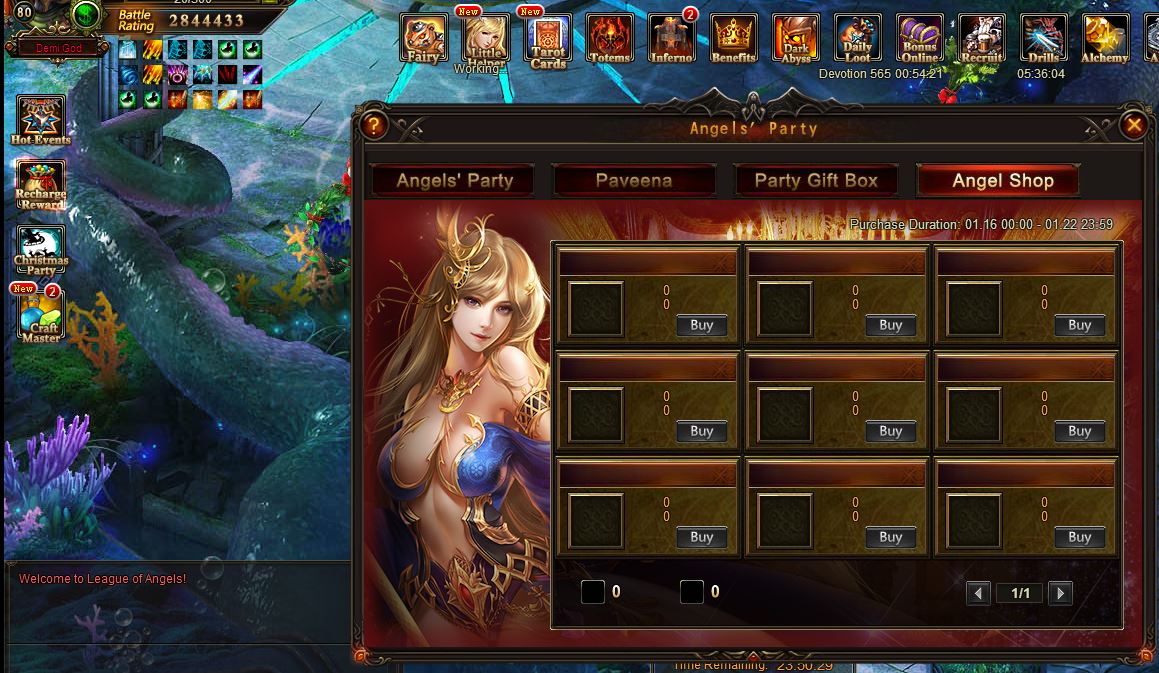Open the Tarot Cards feature
This screenshot has width=1159, height=673.
click(x=548, y=40)
